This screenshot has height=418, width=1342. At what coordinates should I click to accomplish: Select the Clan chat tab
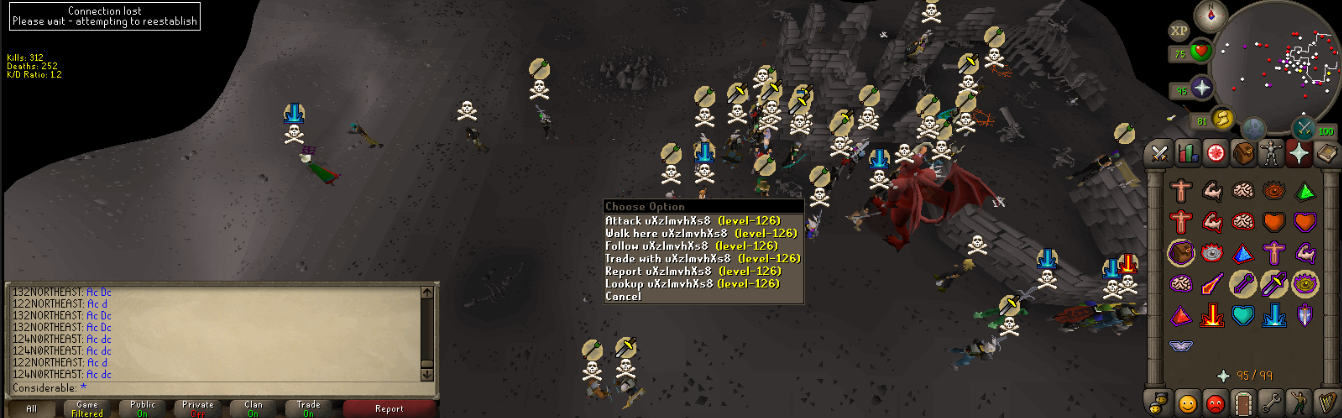click(253, 408)
